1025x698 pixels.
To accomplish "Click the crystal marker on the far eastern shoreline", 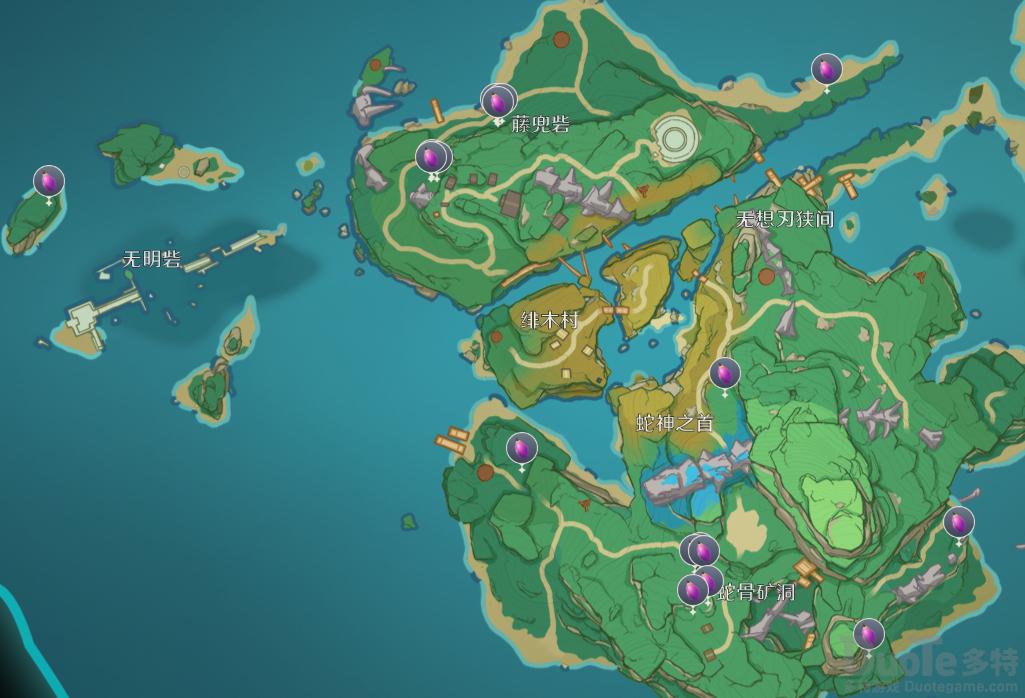I will point(958,522).
